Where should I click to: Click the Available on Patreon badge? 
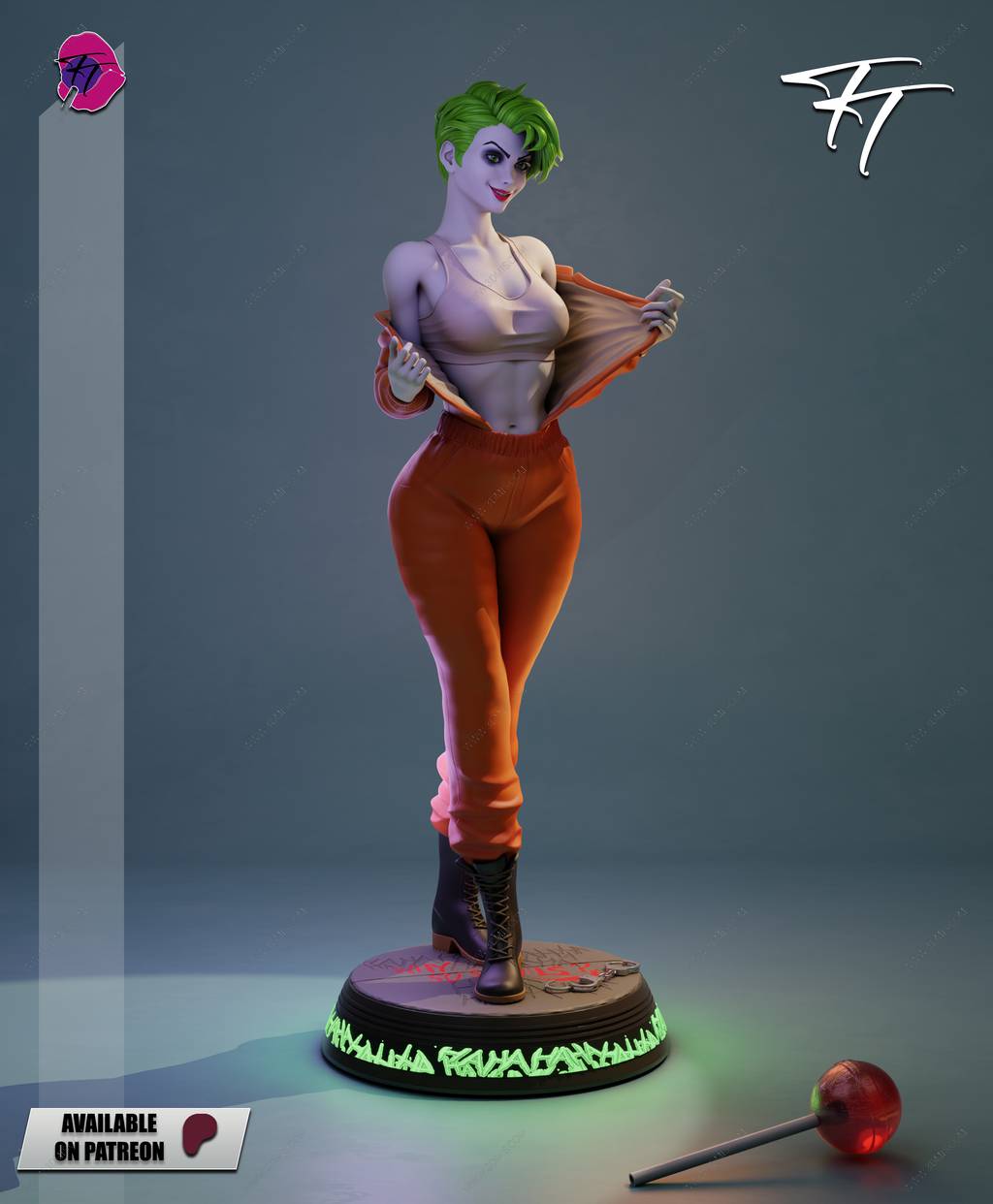134,1137
